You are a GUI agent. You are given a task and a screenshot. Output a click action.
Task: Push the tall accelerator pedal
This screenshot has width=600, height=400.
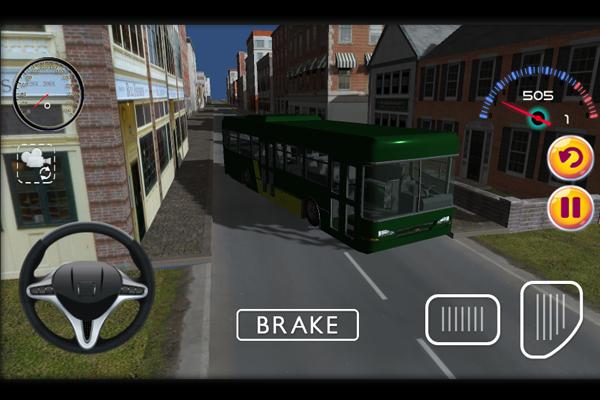551,320
